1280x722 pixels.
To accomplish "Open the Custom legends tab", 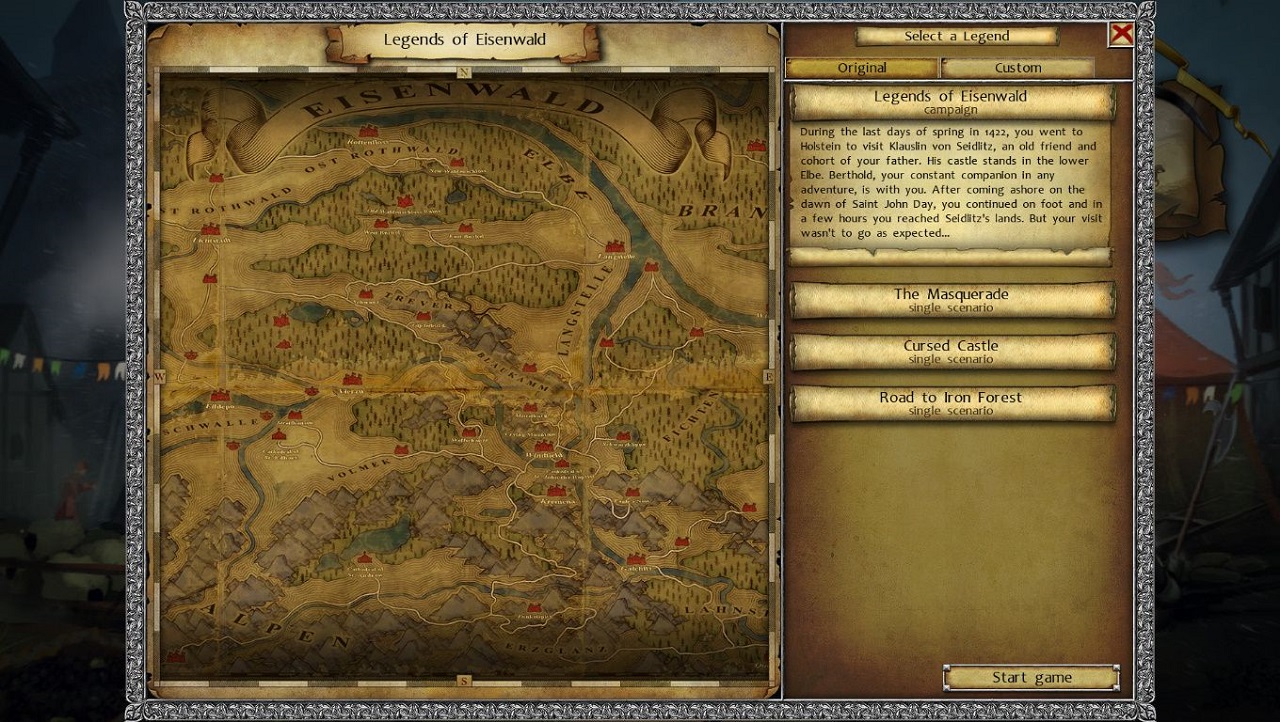I will 1018,68.
